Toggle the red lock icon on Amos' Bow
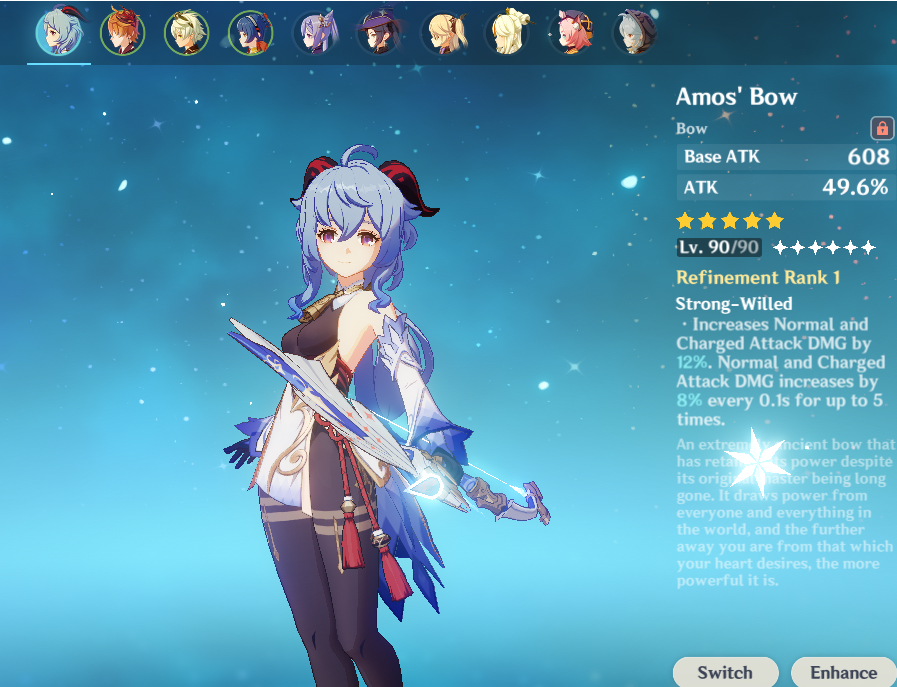 [x=882, y=128]
